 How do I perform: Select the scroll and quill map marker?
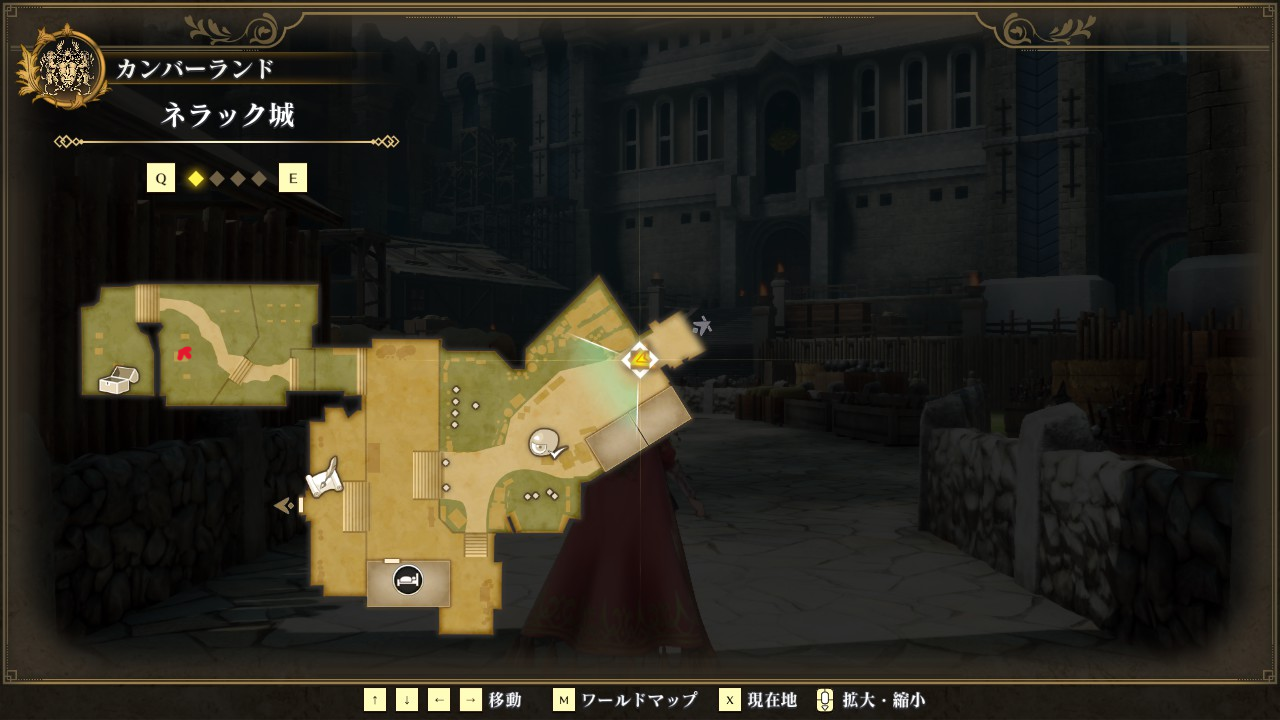tap(324, 478)
